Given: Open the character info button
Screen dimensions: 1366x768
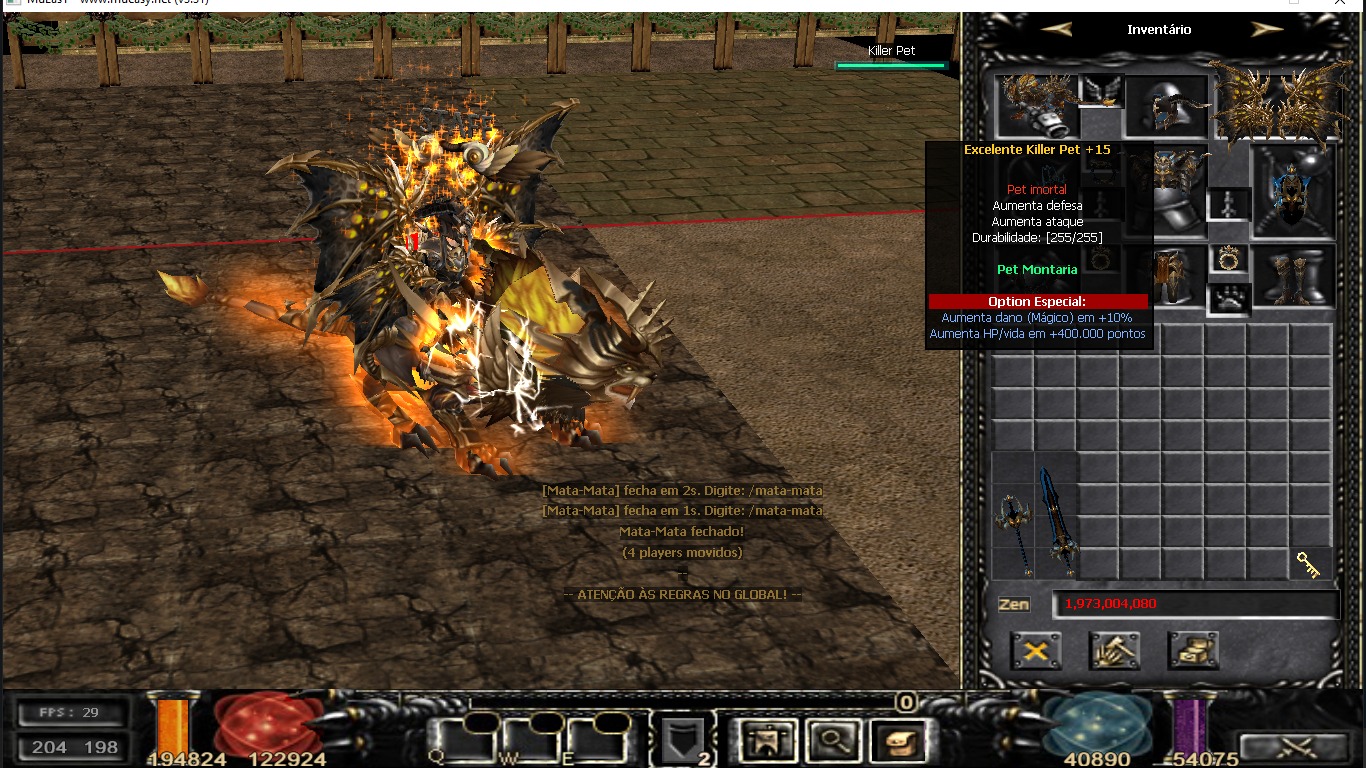Looking at the screenshot, I should [x=766, y=741].
